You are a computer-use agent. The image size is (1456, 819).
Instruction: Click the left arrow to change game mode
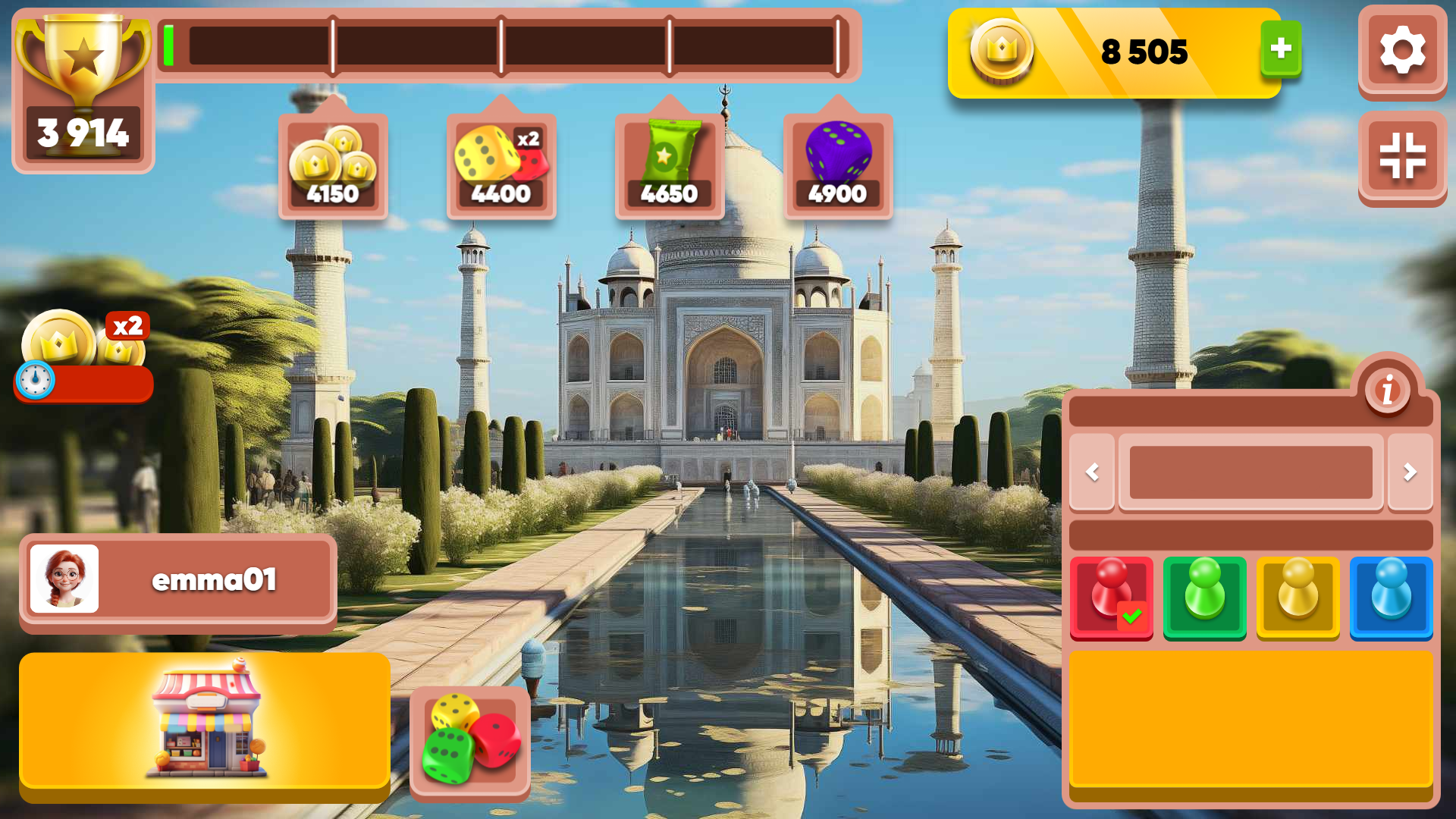(1092, 472)
